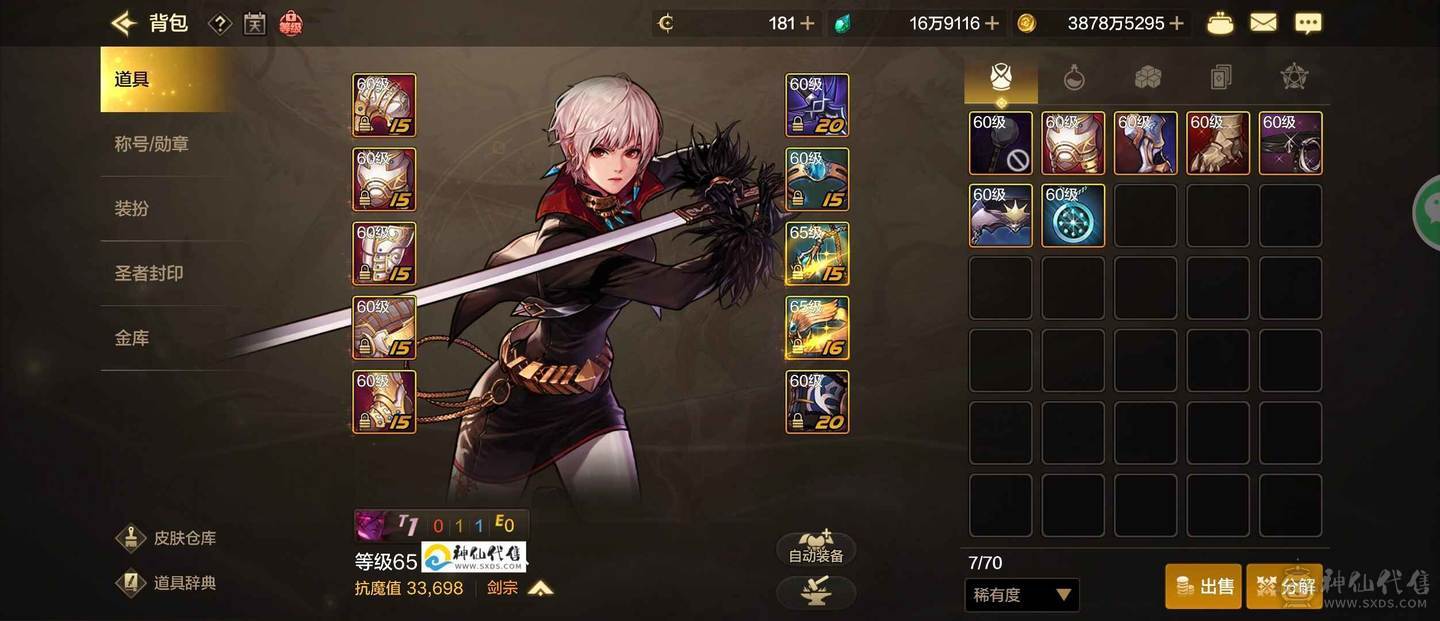Viewport: 1440px width, 621px height.
Task: Open the 称号/勋章 tab
Action: pyautogui.click(x=152, y=144)
